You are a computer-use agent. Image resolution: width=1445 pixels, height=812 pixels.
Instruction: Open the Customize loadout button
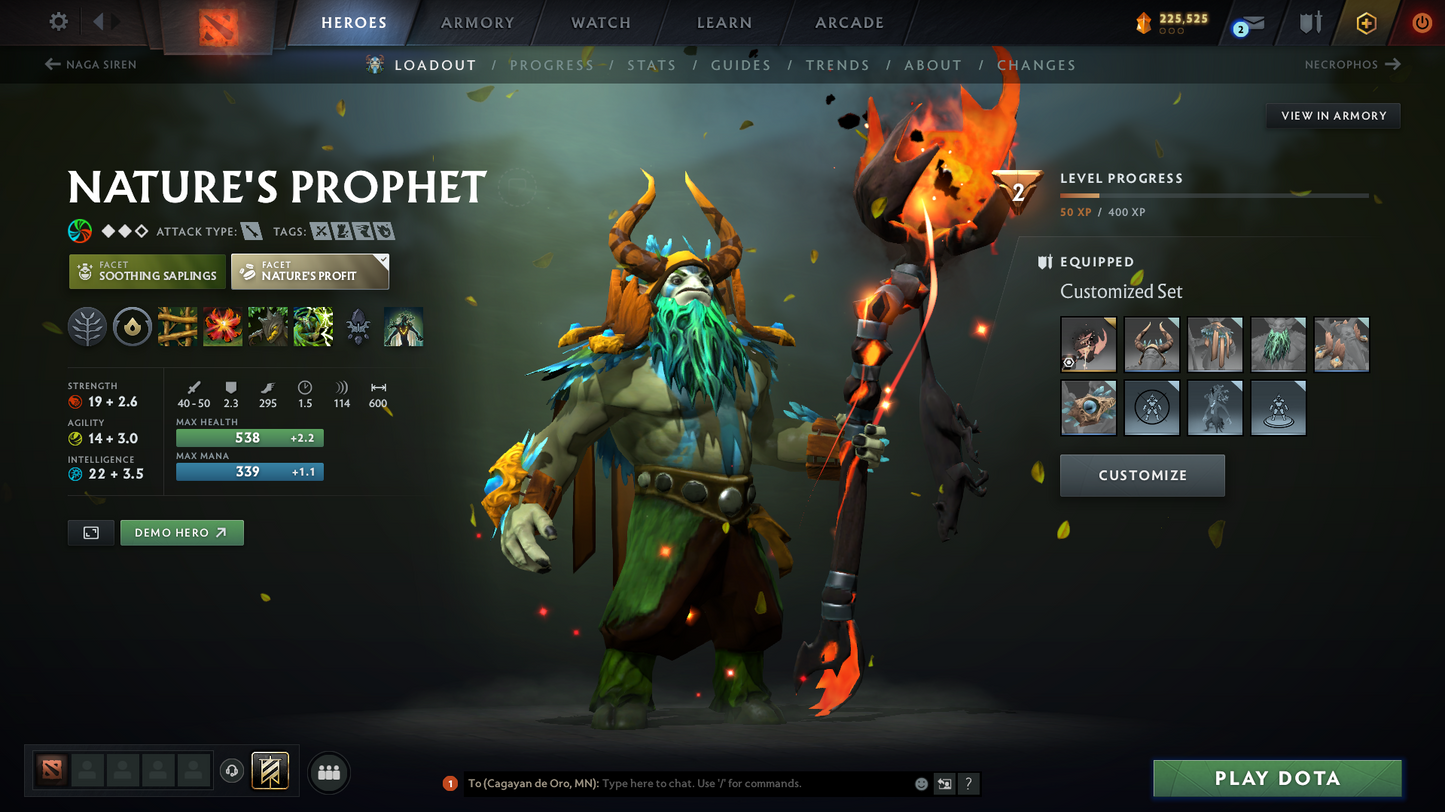click(1142, 475)
